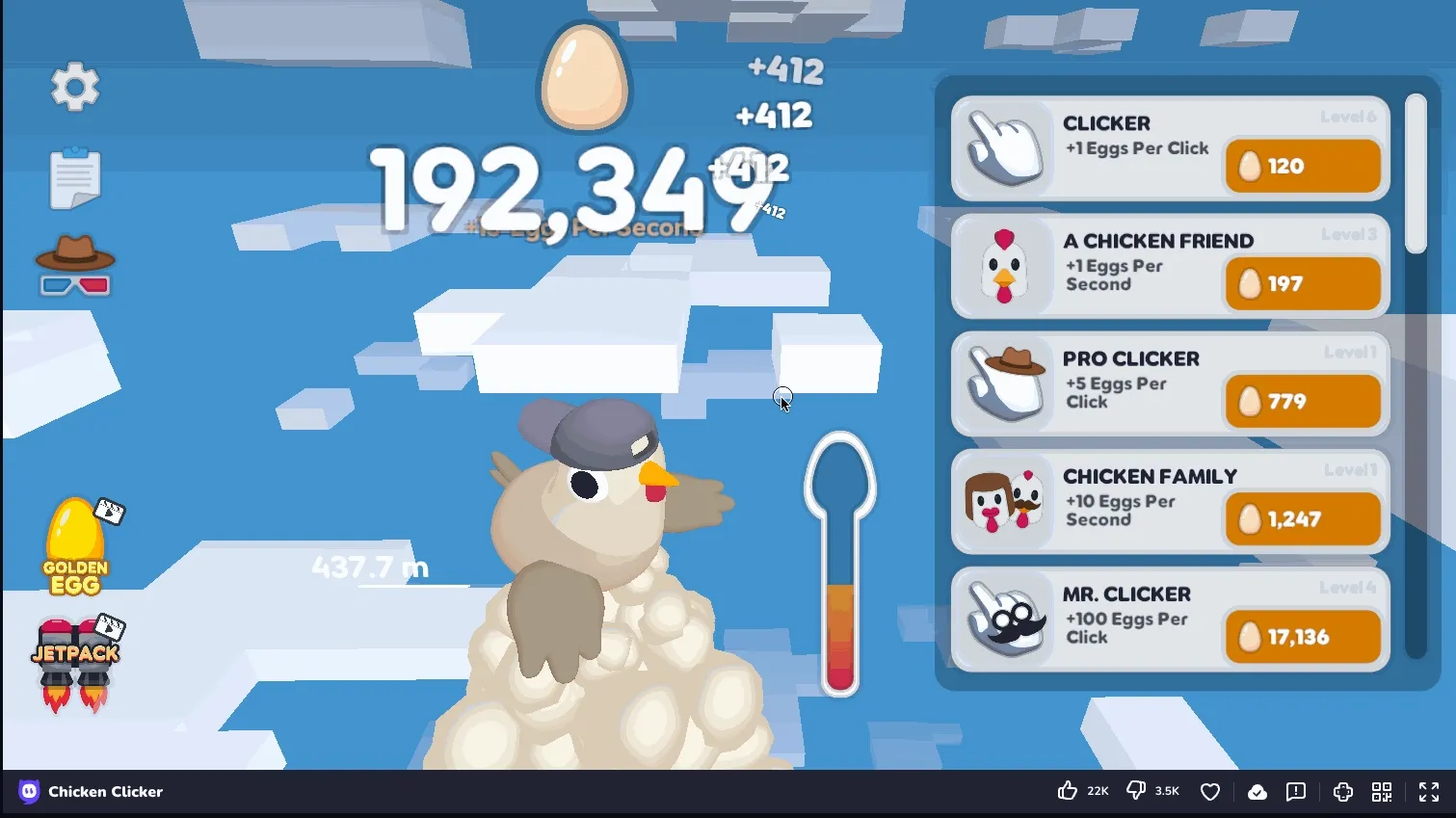Open the settings gear icon
Screen dimensions: 1456x818
(75, 87)
